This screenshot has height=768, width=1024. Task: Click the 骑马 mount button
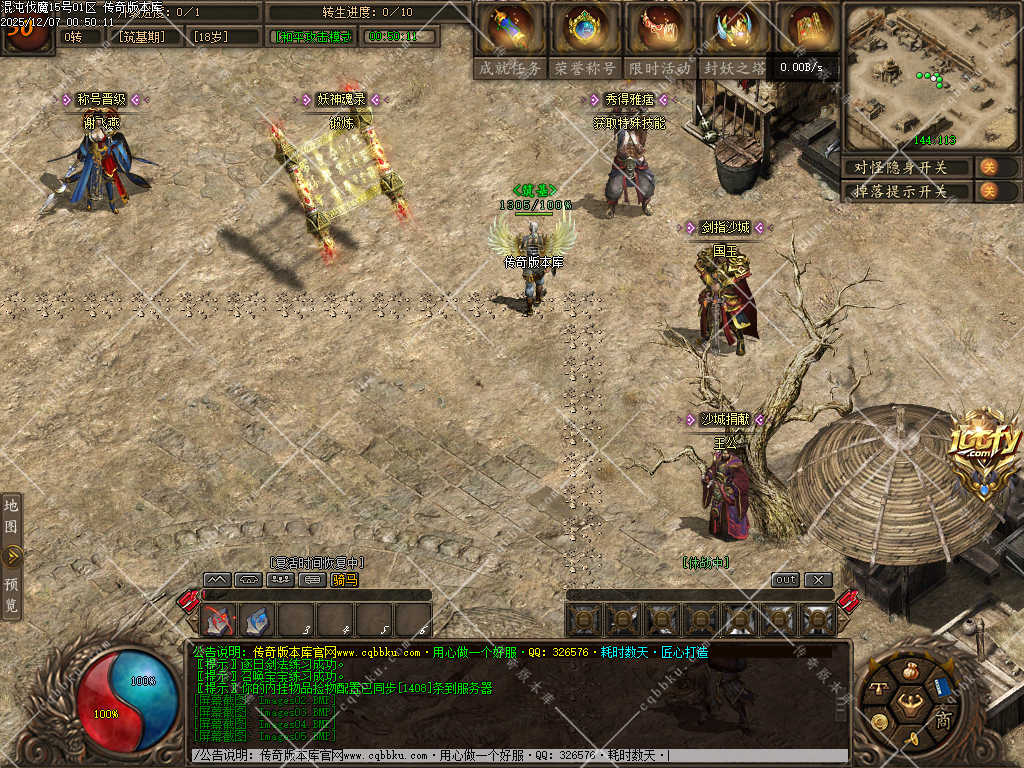tap(344, 579)
